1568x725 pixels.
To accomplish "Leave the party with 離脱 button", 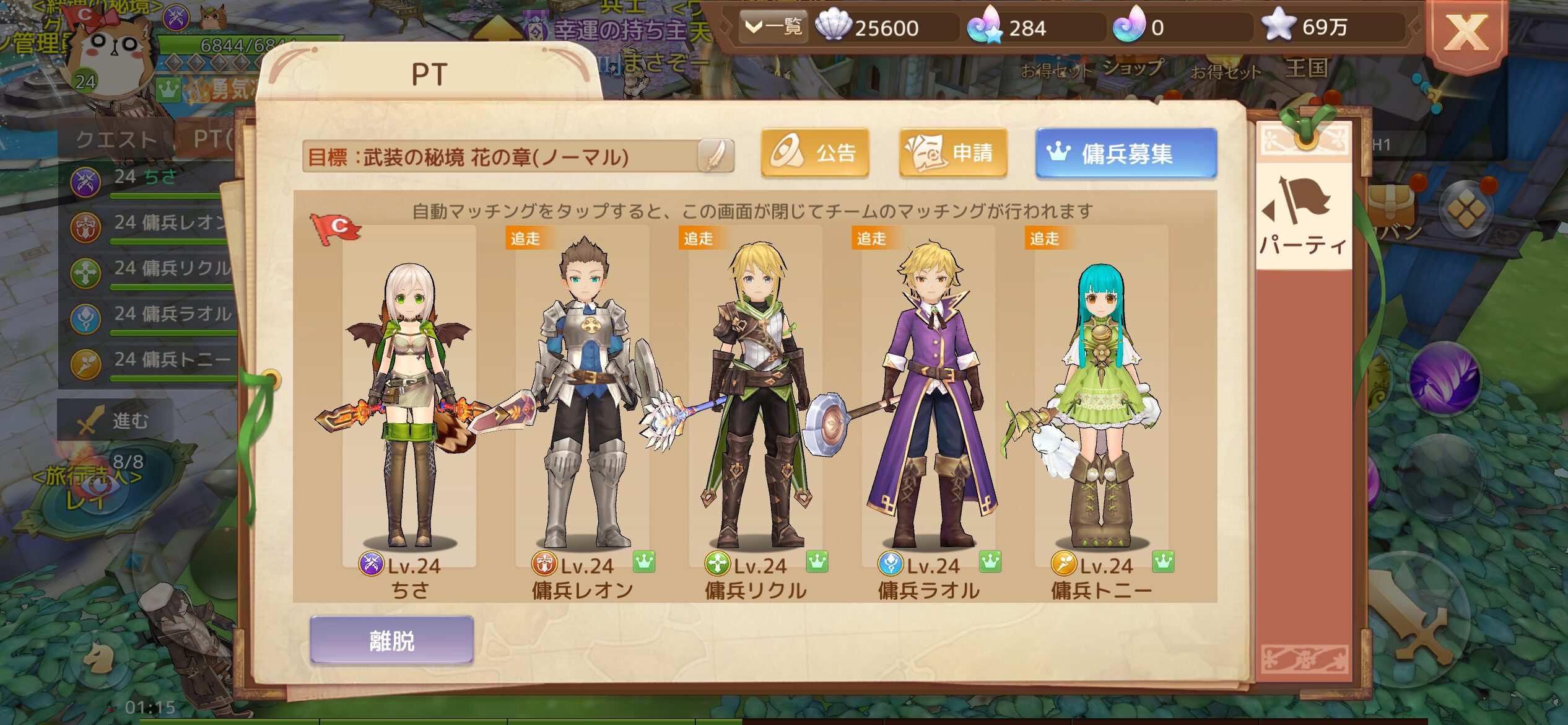I will 391,640.
